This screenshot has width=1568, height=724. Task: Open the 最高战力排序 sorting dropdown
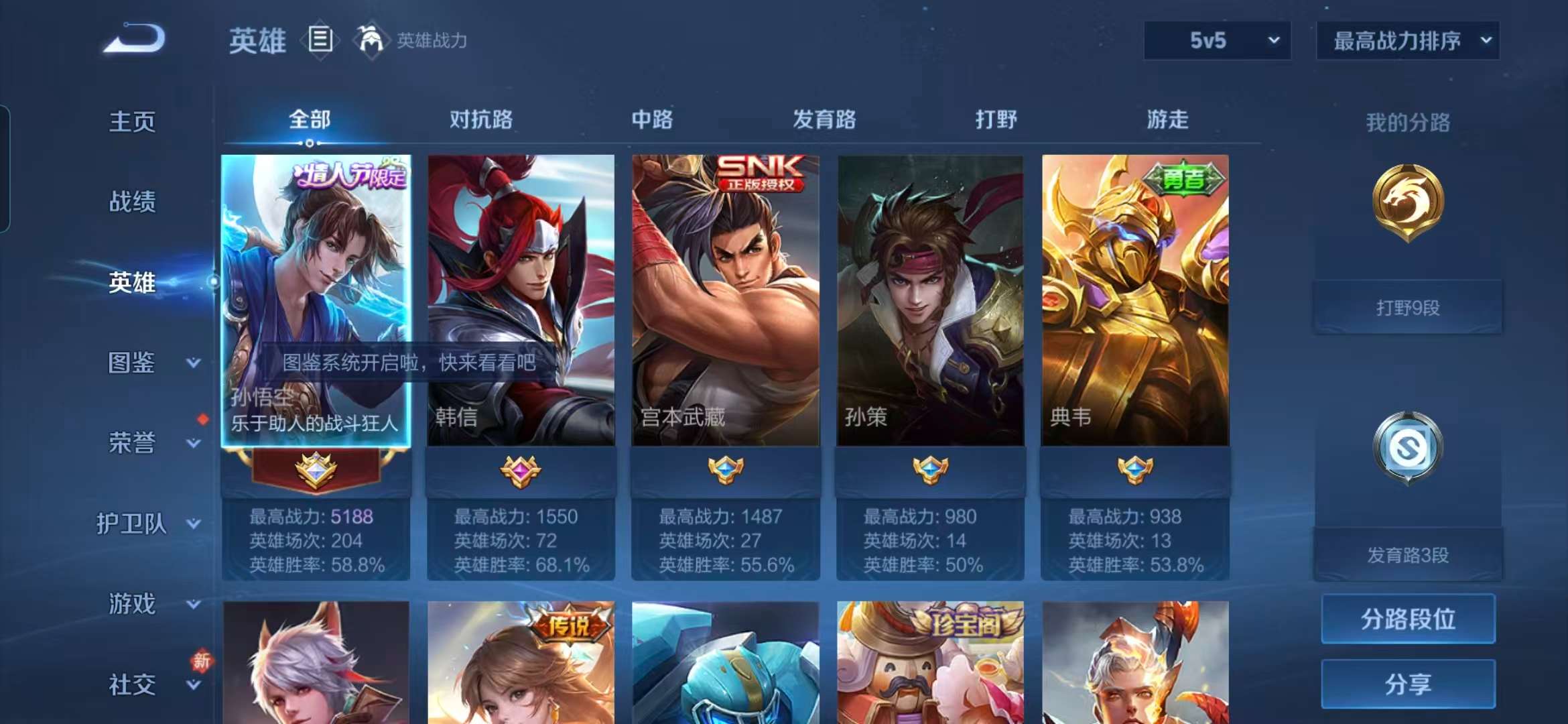pyautogui.click(x=1407, y=40)
